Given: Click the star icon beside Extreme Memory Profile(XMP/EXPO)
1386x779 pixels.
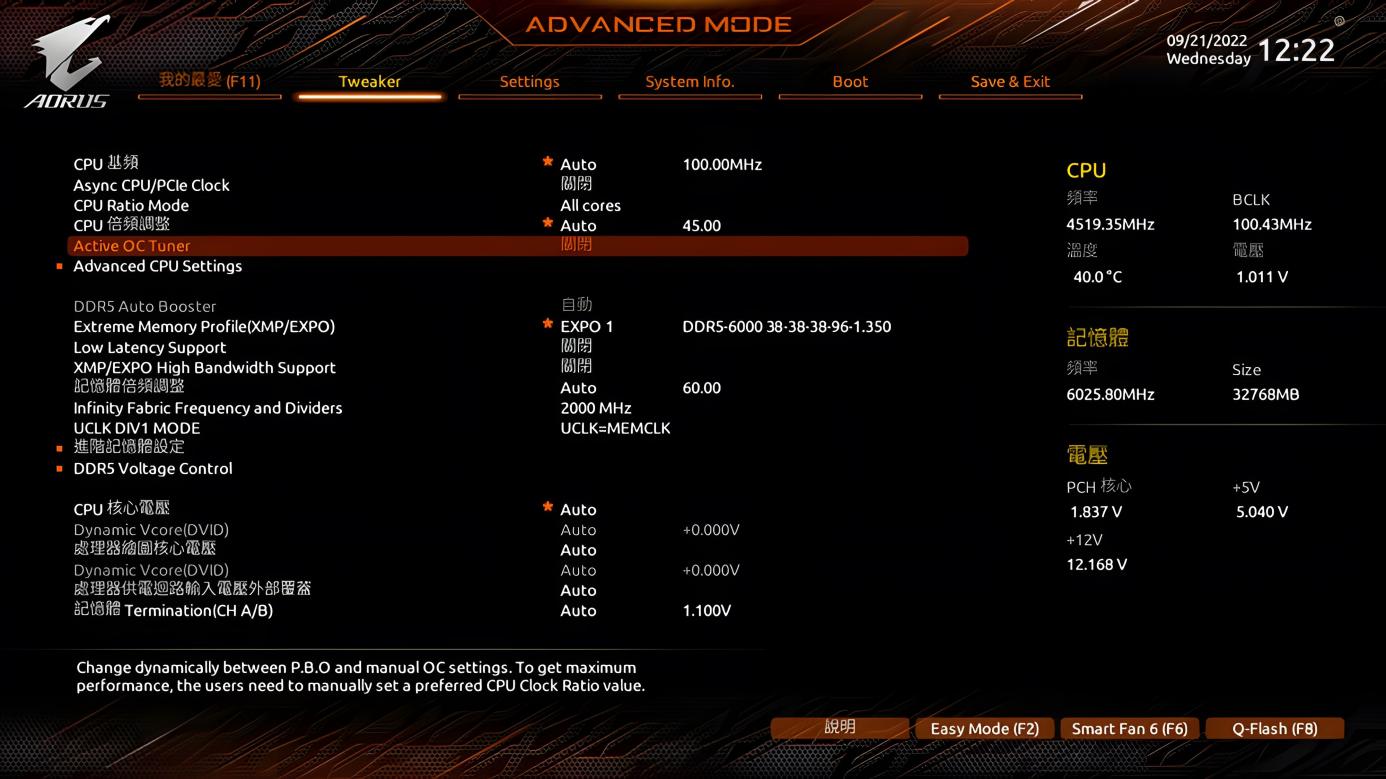Looking at the screenshot, I should [547, 322].
